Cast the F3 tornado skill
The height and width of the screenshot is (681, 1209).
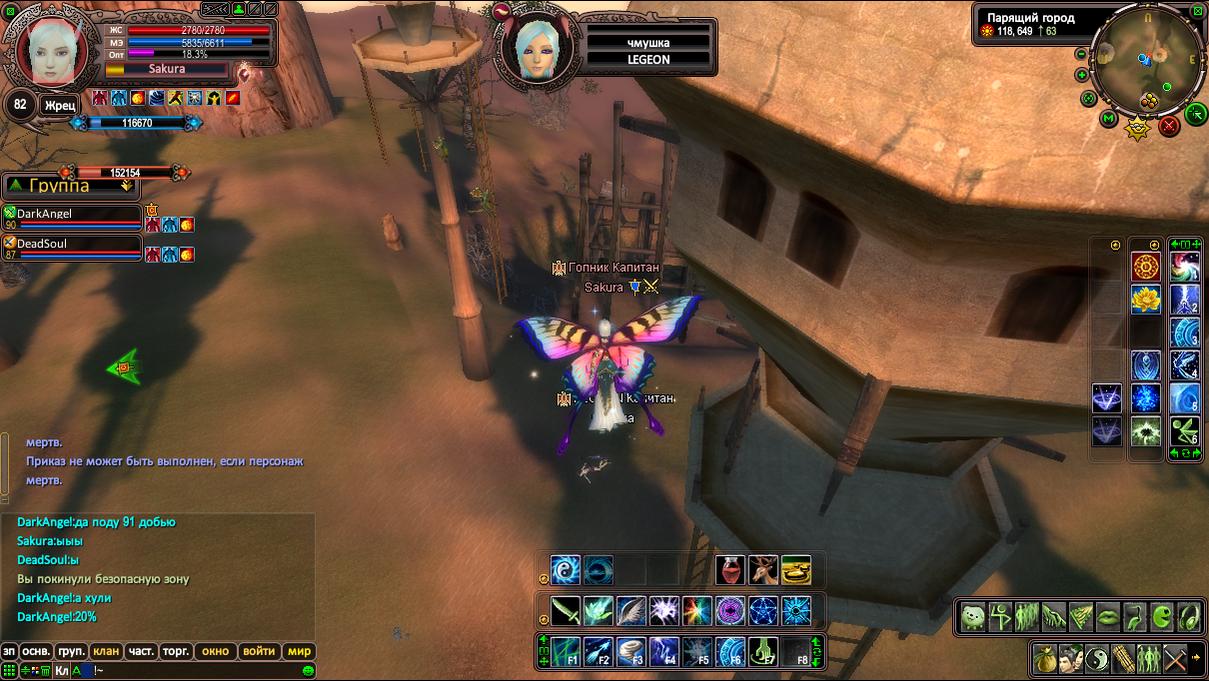631,651
